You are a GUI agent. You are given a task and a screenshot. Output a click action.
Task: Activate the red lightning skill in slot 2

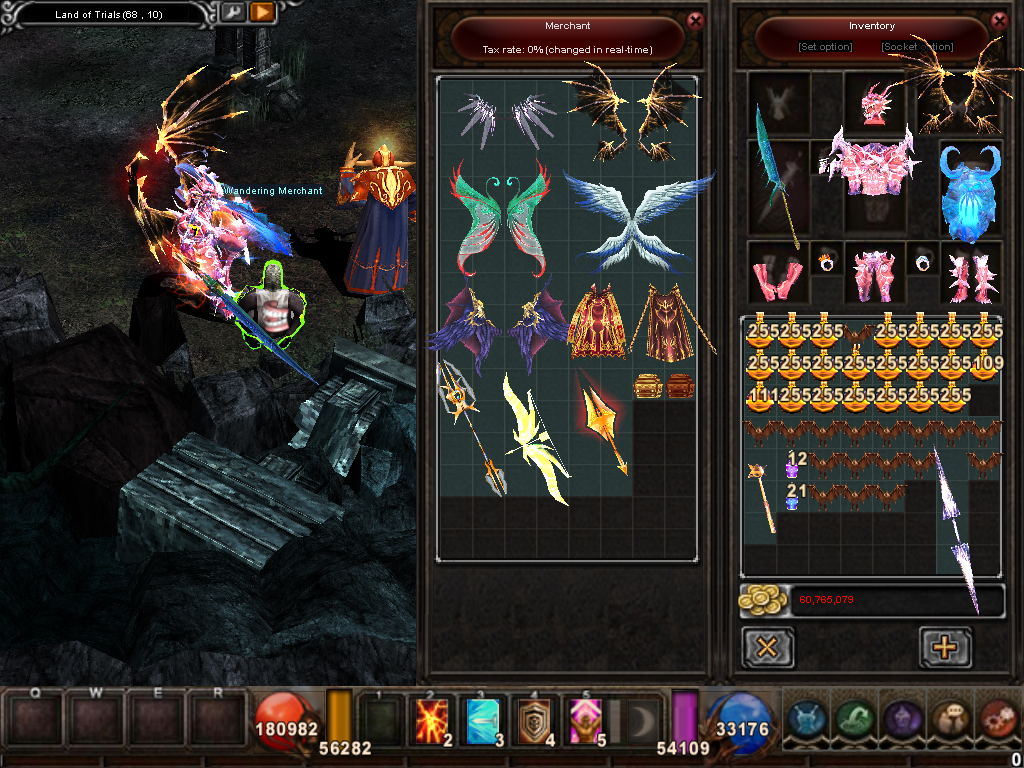[x=432, y=720]
